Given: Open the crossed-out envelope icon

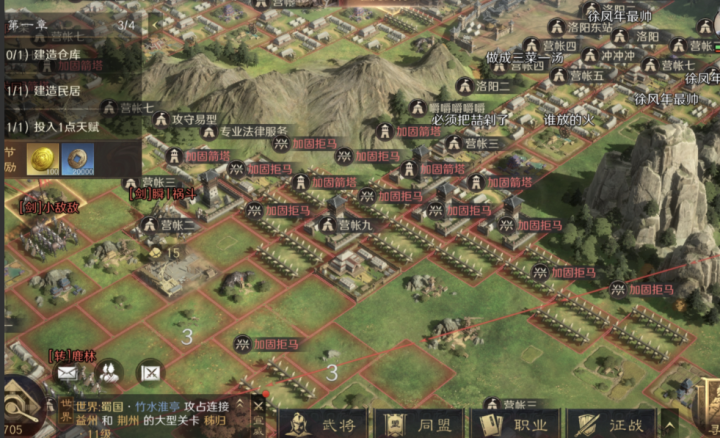Looking at the screenshot, I should [149, 373].
